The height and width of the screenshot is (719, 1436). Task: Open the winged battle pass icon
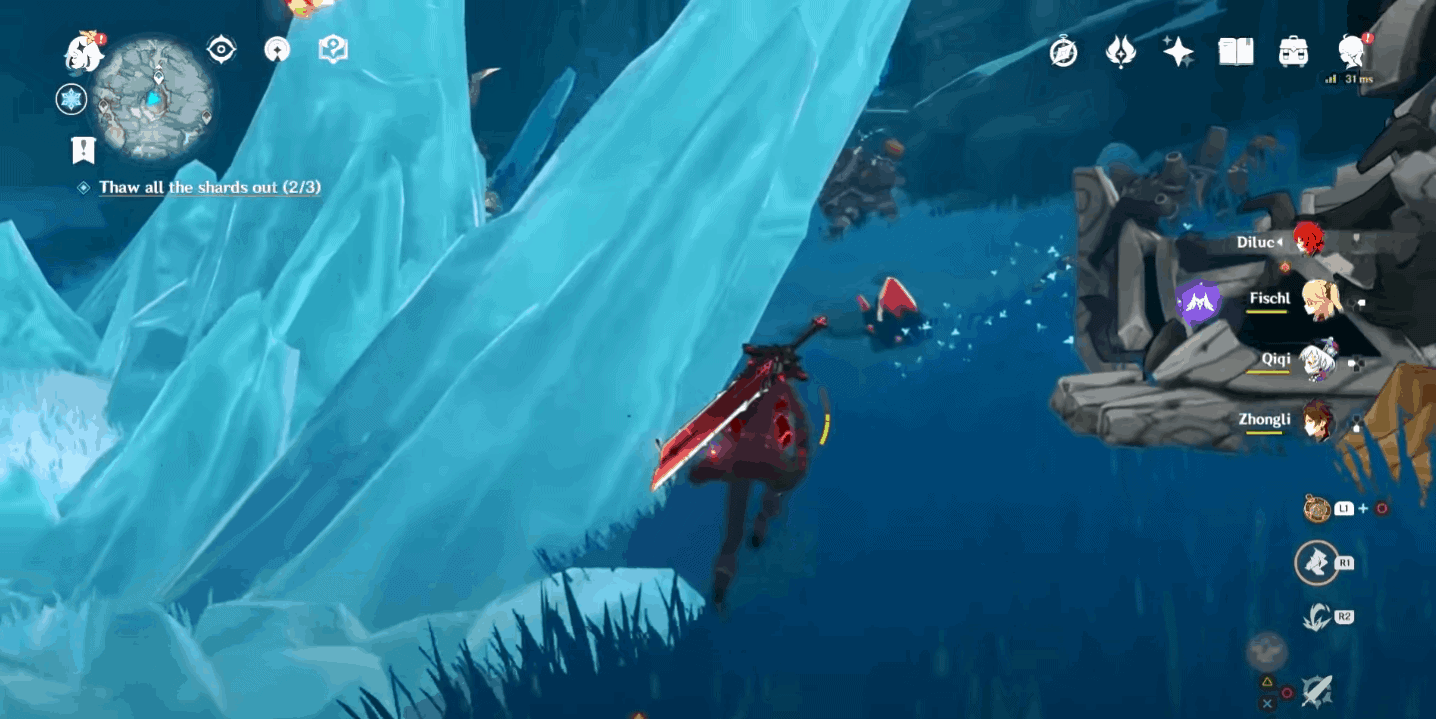1121,52
